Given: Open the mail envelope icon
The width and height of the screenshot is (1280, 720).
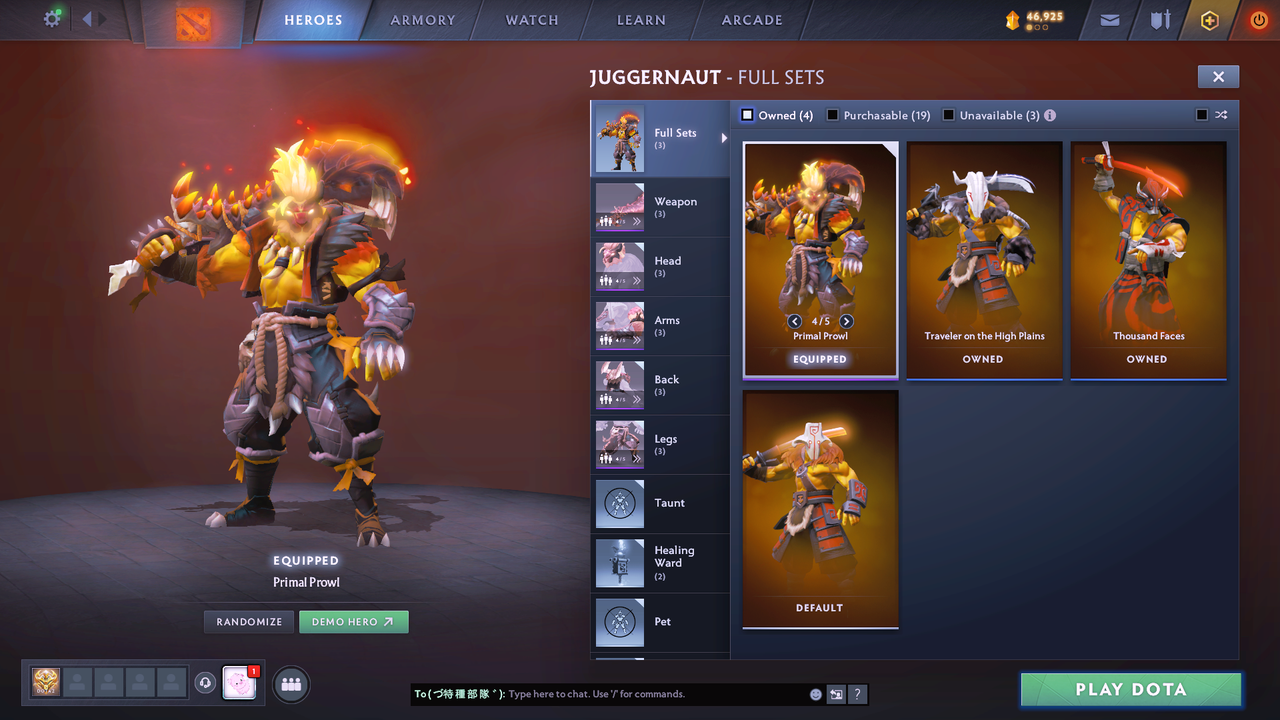Looking at the screenshot, I should click(1108, 20).
